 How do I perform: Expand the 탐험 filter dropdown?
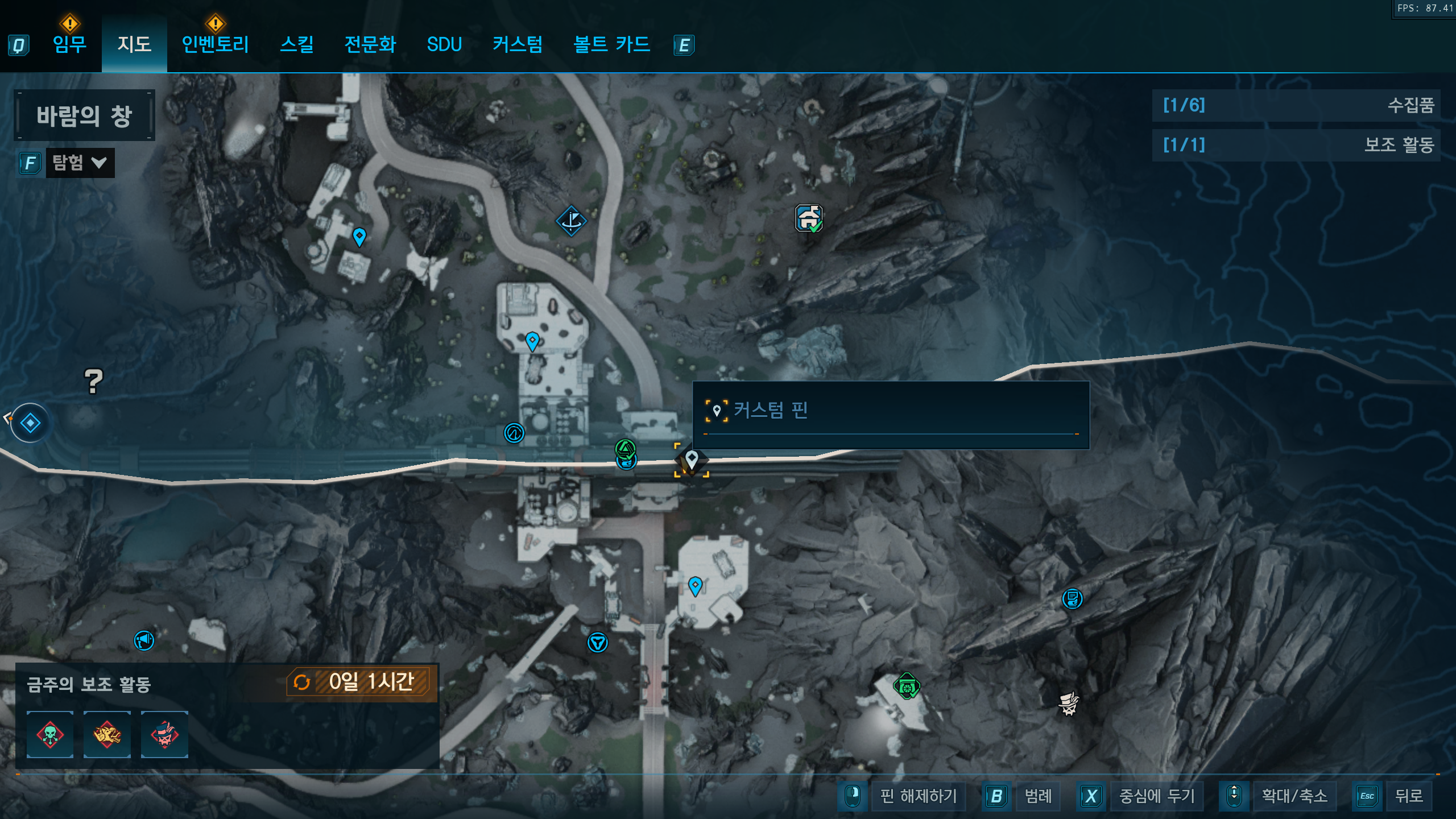click(x=80, y=163)
